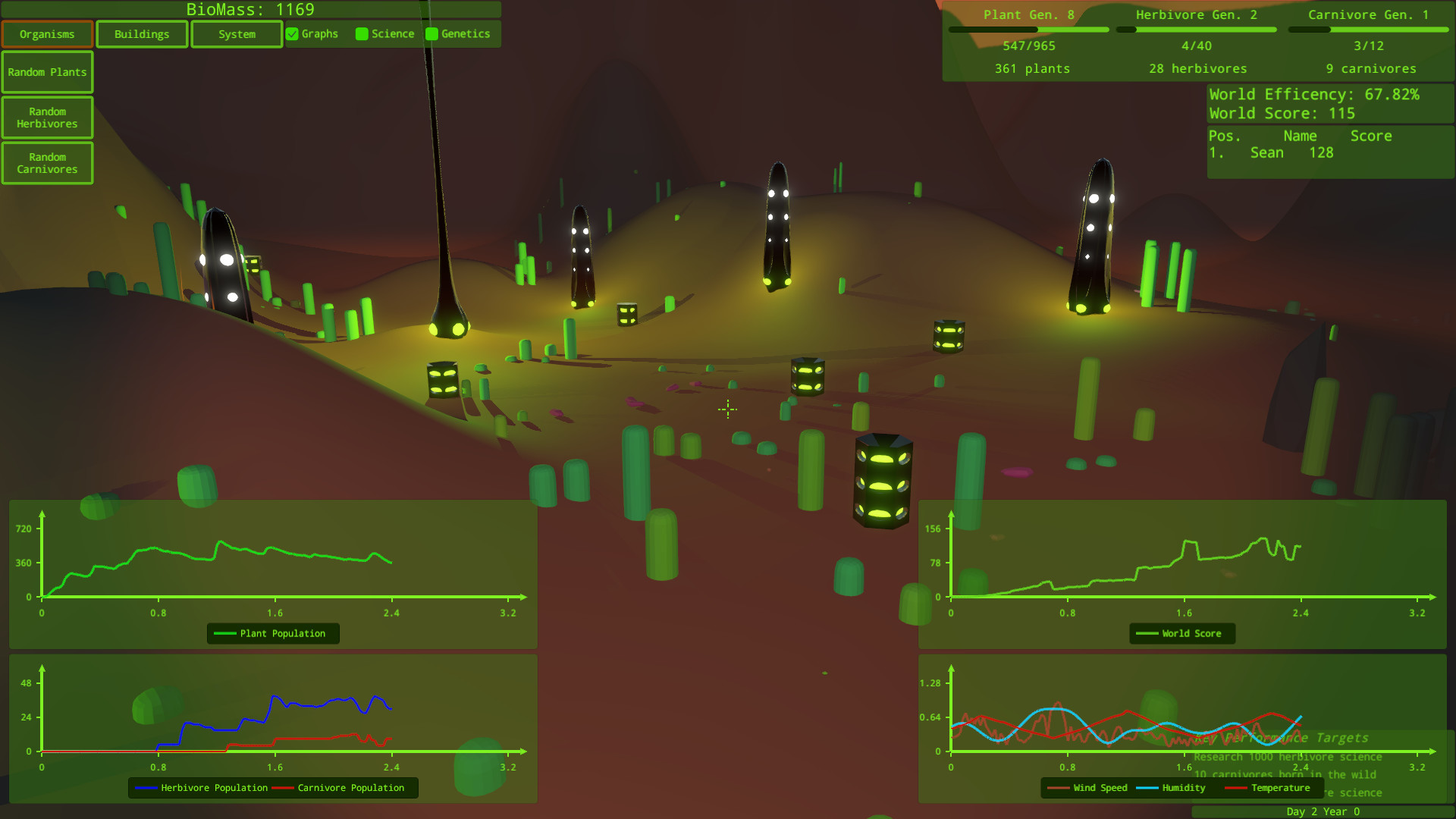This screenshot has height=819, width=1456.
Task: Click the Wind Speed legend marker
Action: (x=1059, y=788)
